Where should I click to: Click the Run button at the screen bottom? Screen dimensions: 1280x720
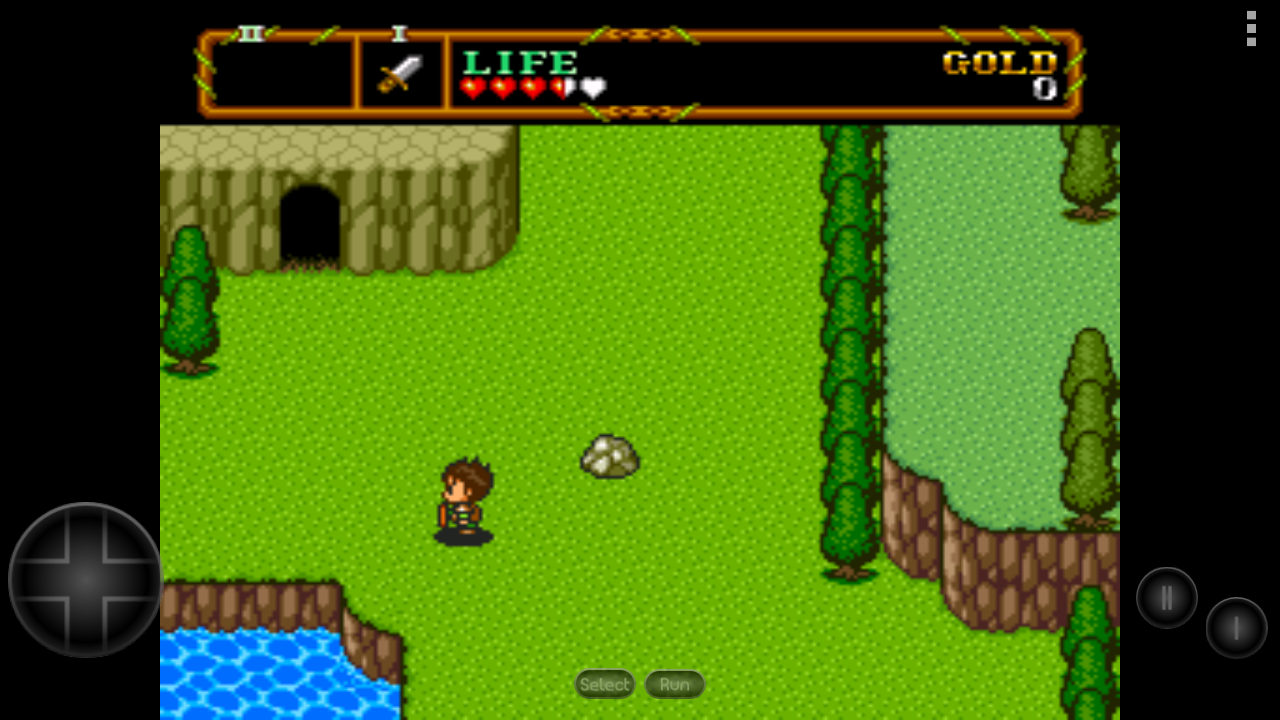674,684
